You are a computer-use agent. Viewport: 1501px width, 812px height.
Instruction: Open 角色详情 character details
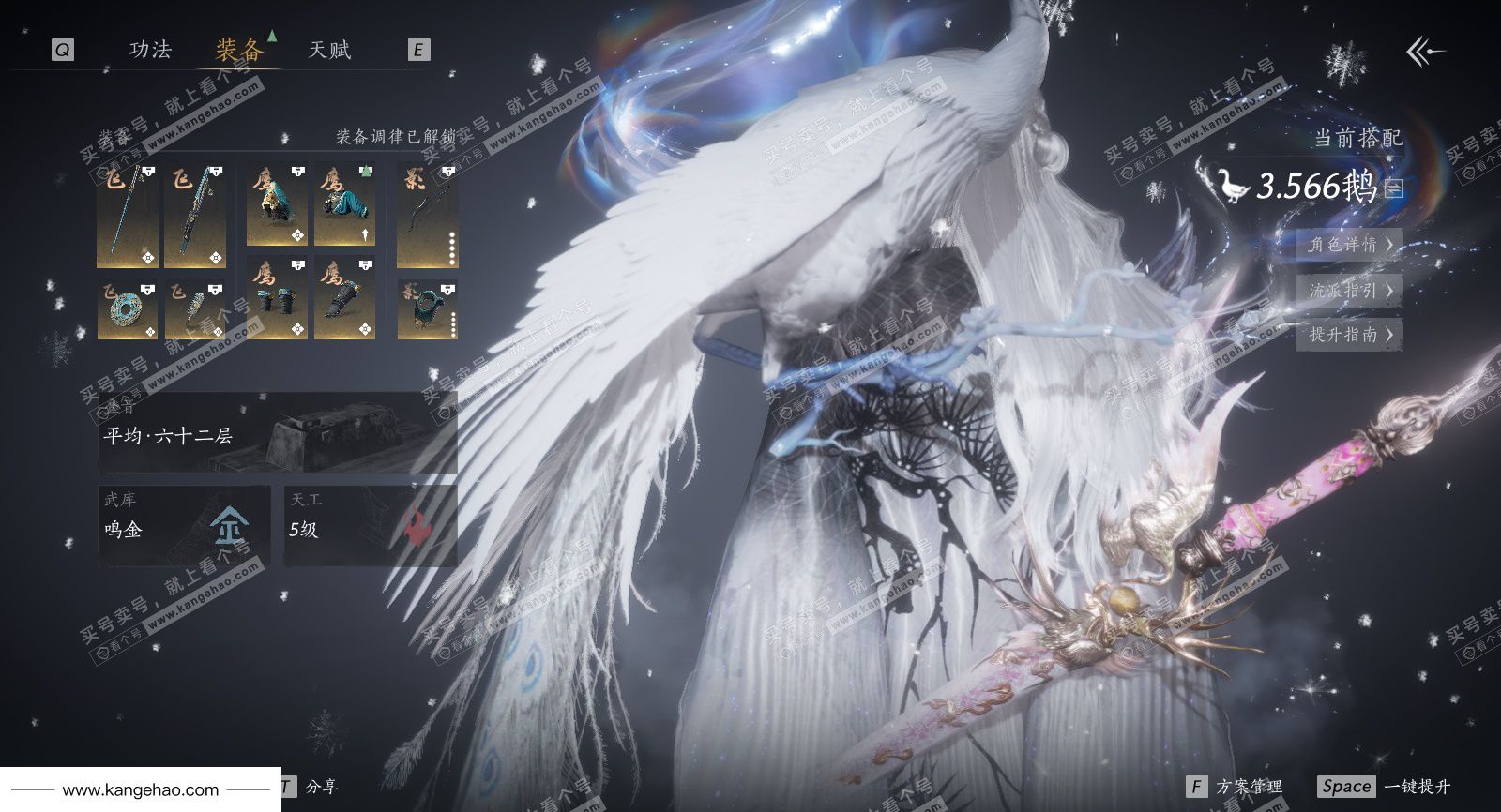coord(1349,246)
